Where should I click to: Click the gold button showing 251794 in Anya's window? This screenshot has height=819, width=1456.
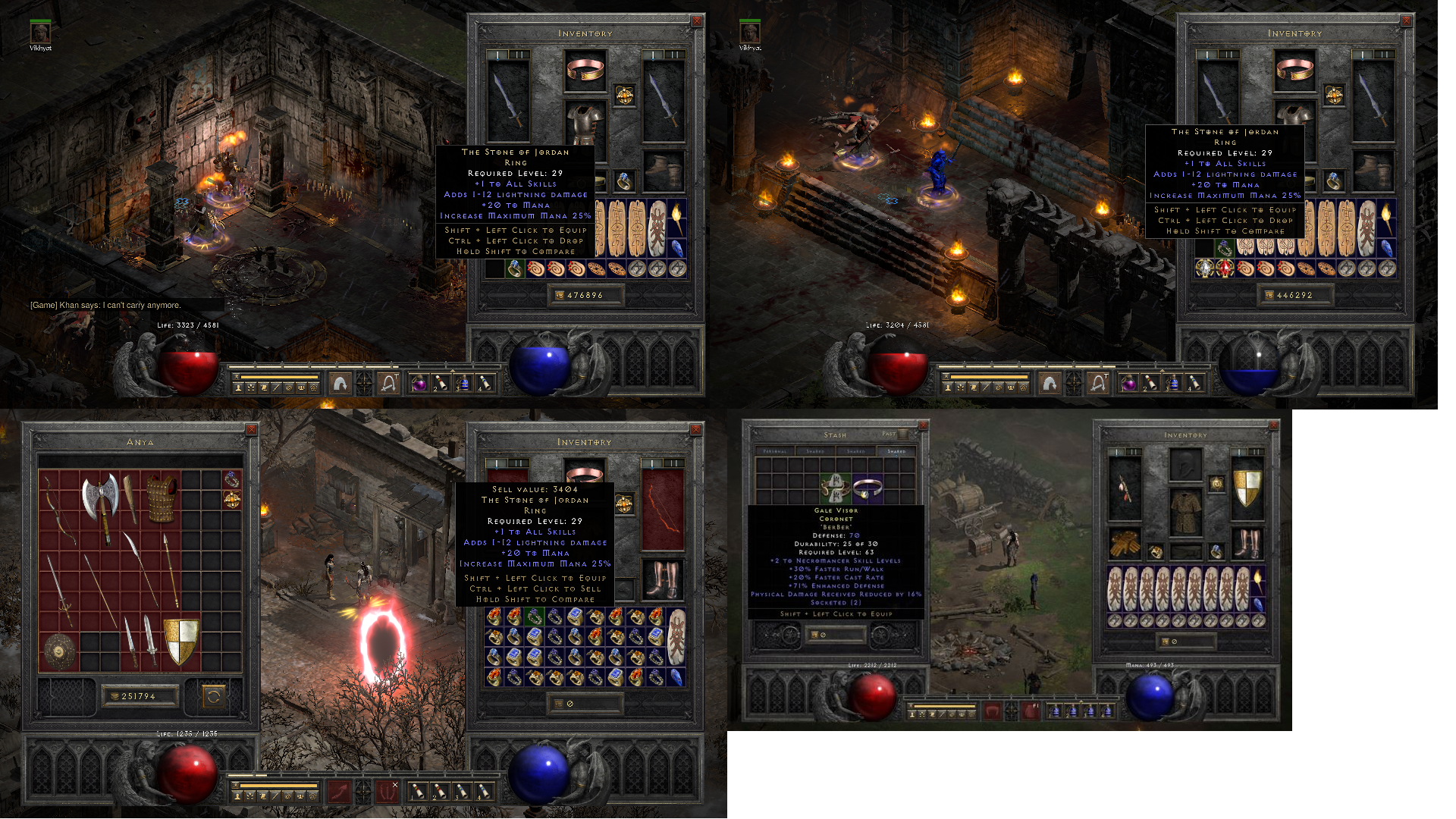(x=140, y=696)
